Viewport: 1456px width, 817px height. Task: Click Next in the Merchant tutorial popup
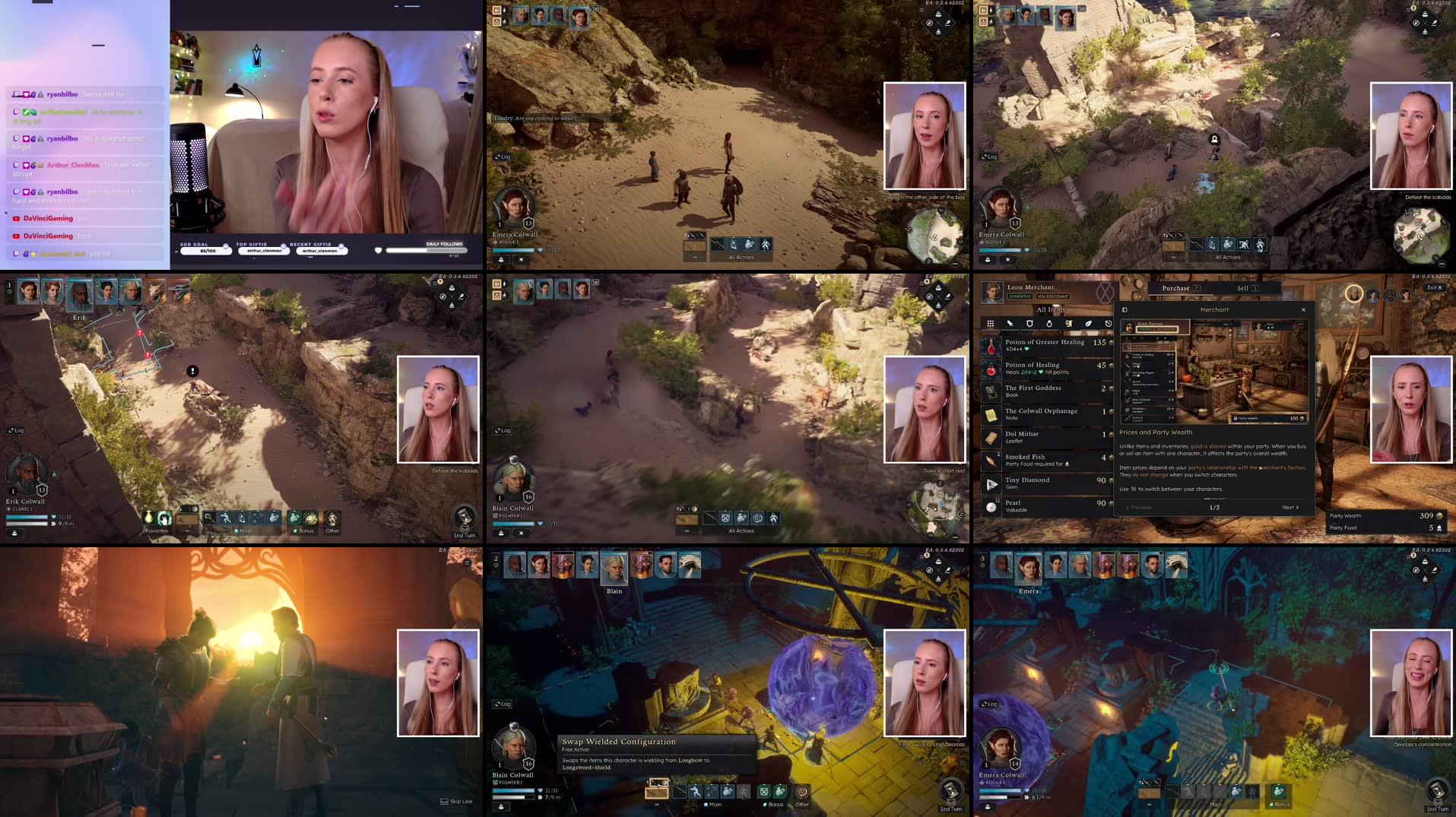tap(1289, 507)
